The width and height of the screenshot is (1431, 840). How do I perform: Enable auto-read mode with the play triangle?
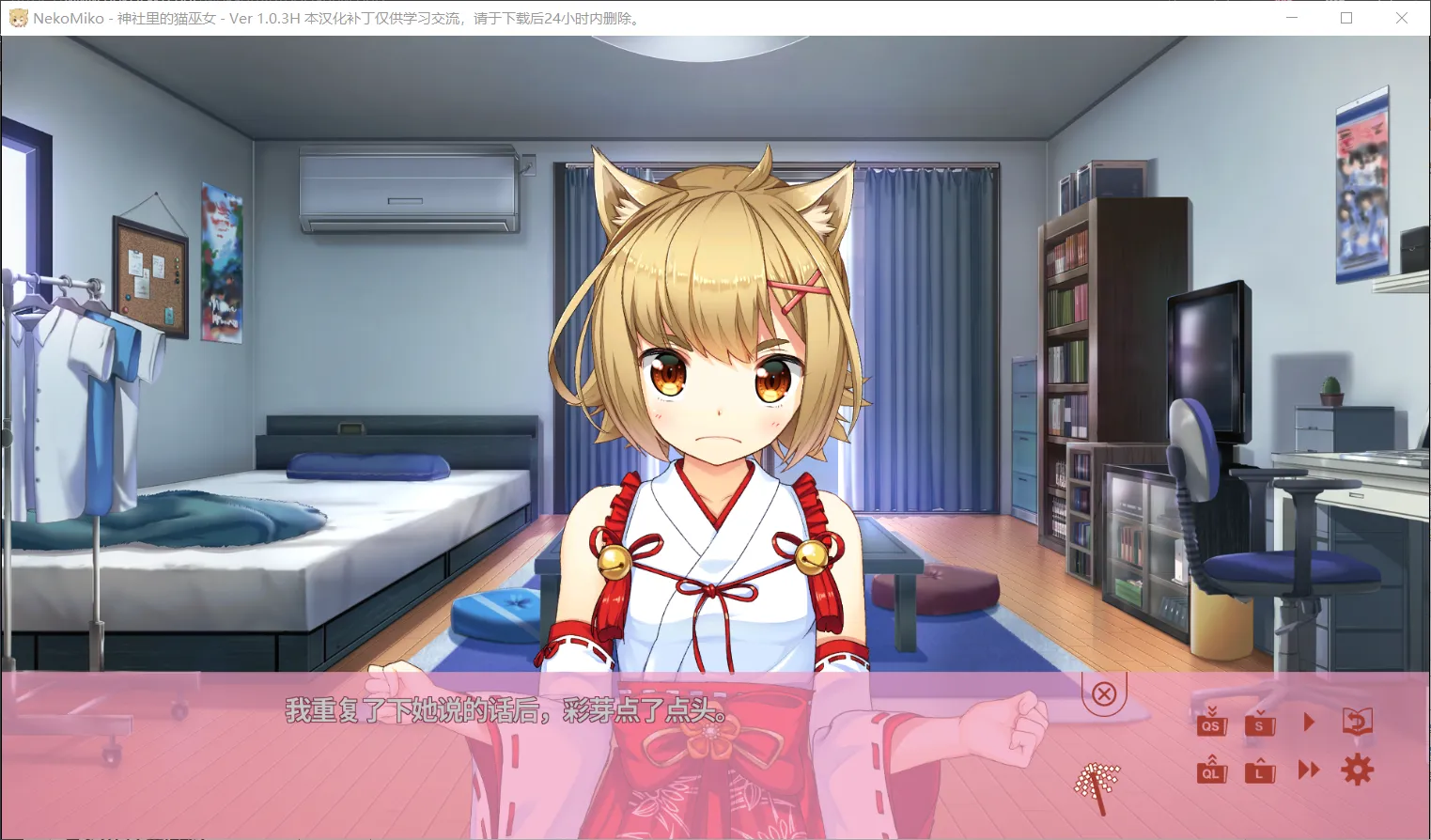[1309, 722]
